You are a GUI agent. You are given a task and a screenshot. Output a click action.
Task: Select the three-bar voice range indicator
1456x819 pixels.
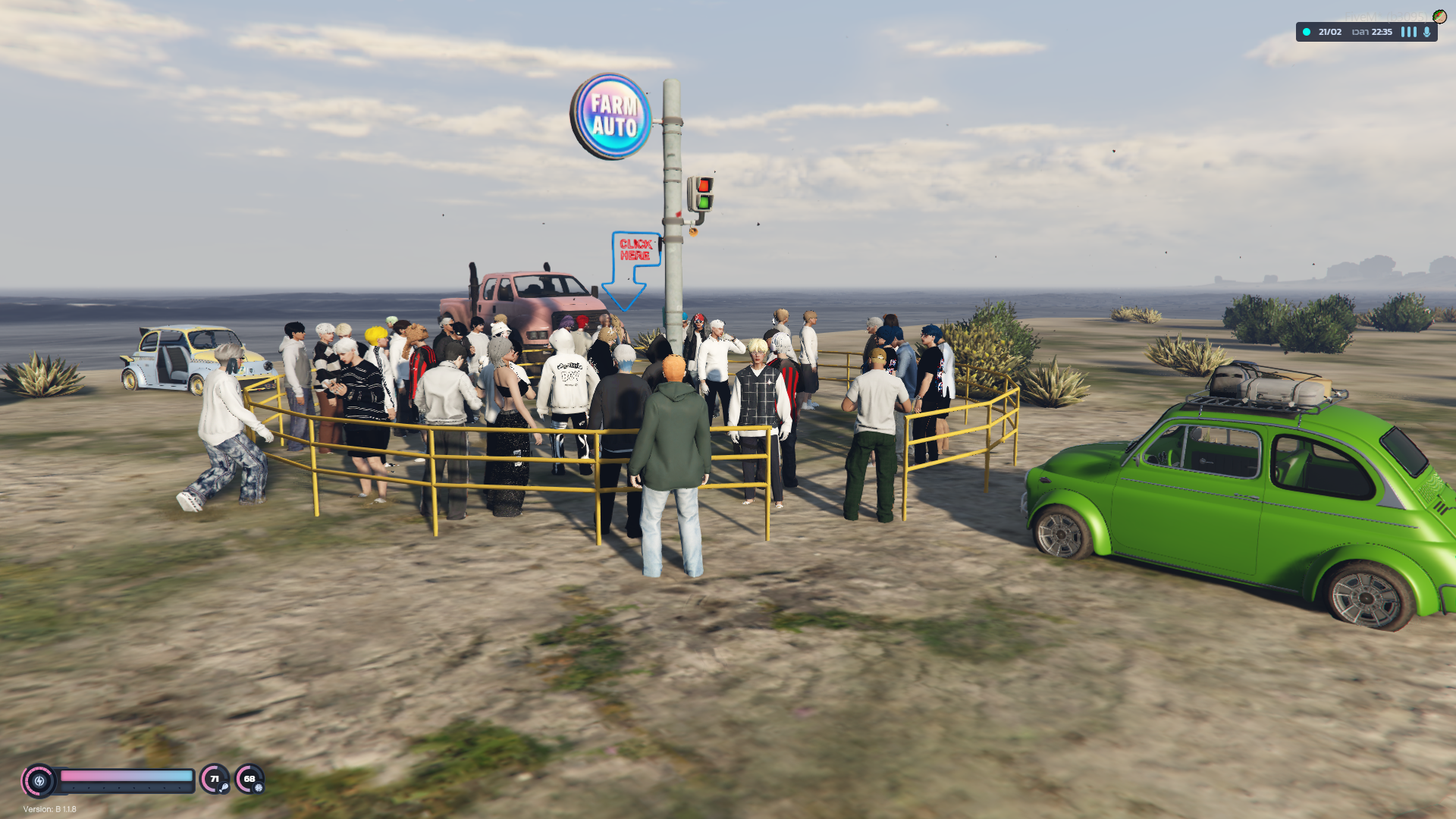[1408, 32]
